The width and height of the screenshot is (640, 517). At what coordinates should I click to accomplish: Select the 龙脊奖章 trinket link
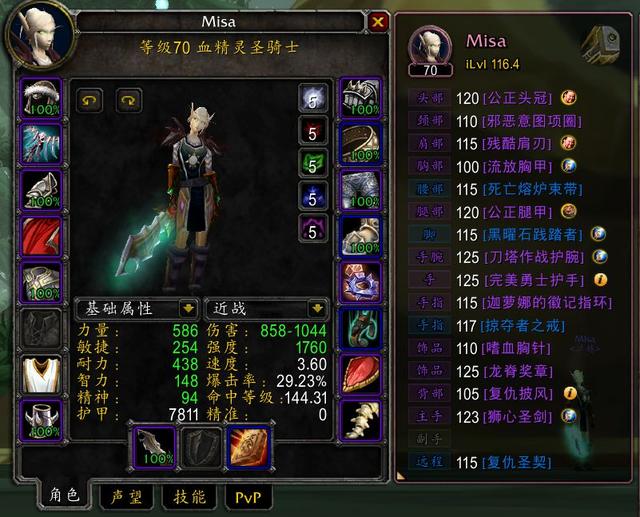click(x=517, y=370)
